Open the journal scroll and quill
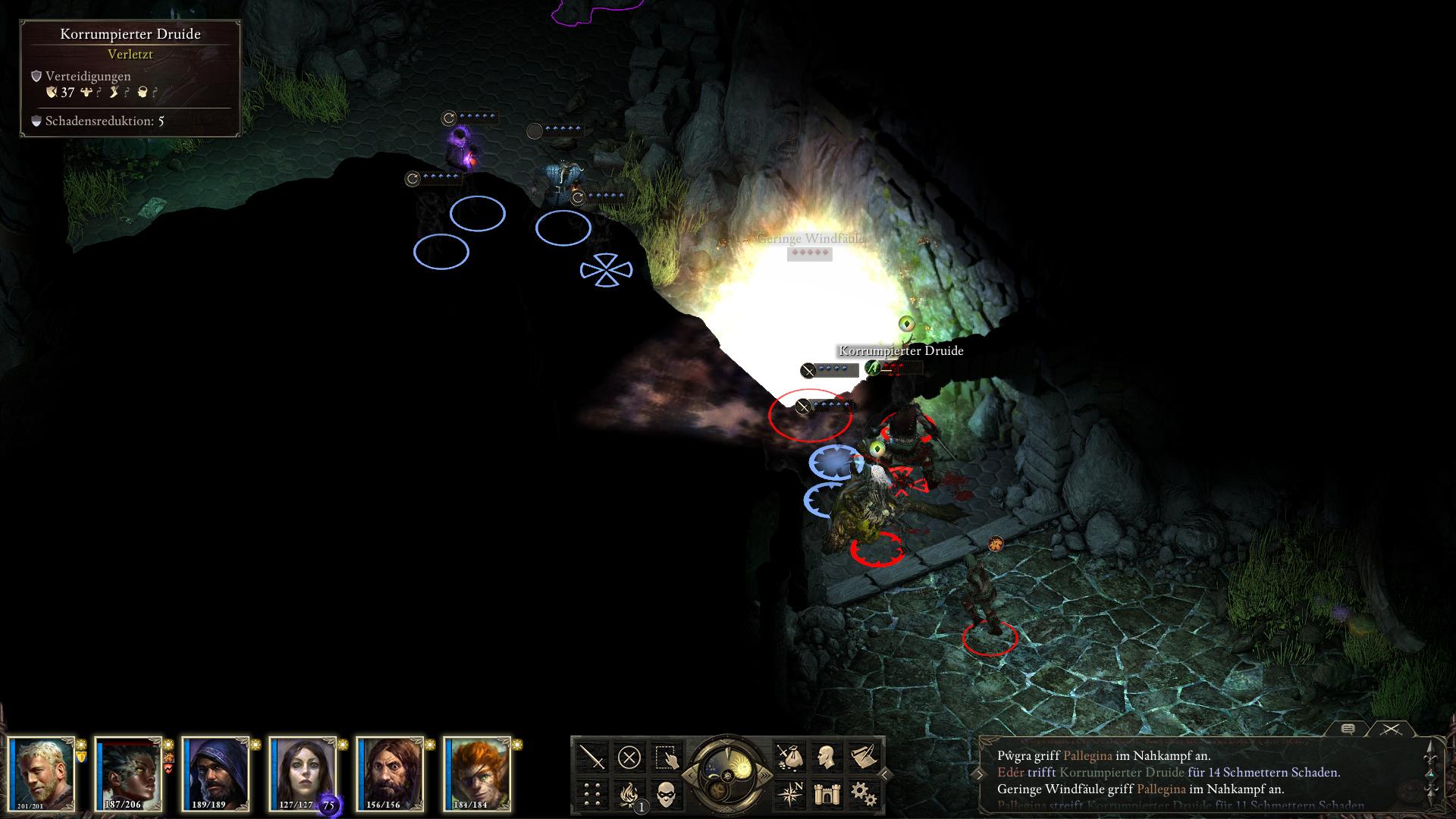1456x819 pixels. coord(863,757)
